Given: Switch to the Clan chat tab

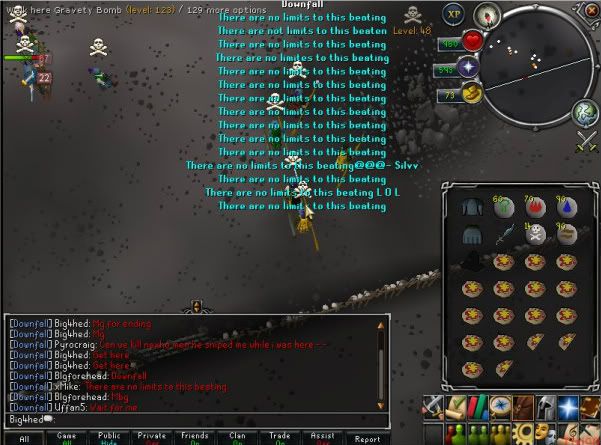Looking at the screenshot, I should (x=239, y=438).
